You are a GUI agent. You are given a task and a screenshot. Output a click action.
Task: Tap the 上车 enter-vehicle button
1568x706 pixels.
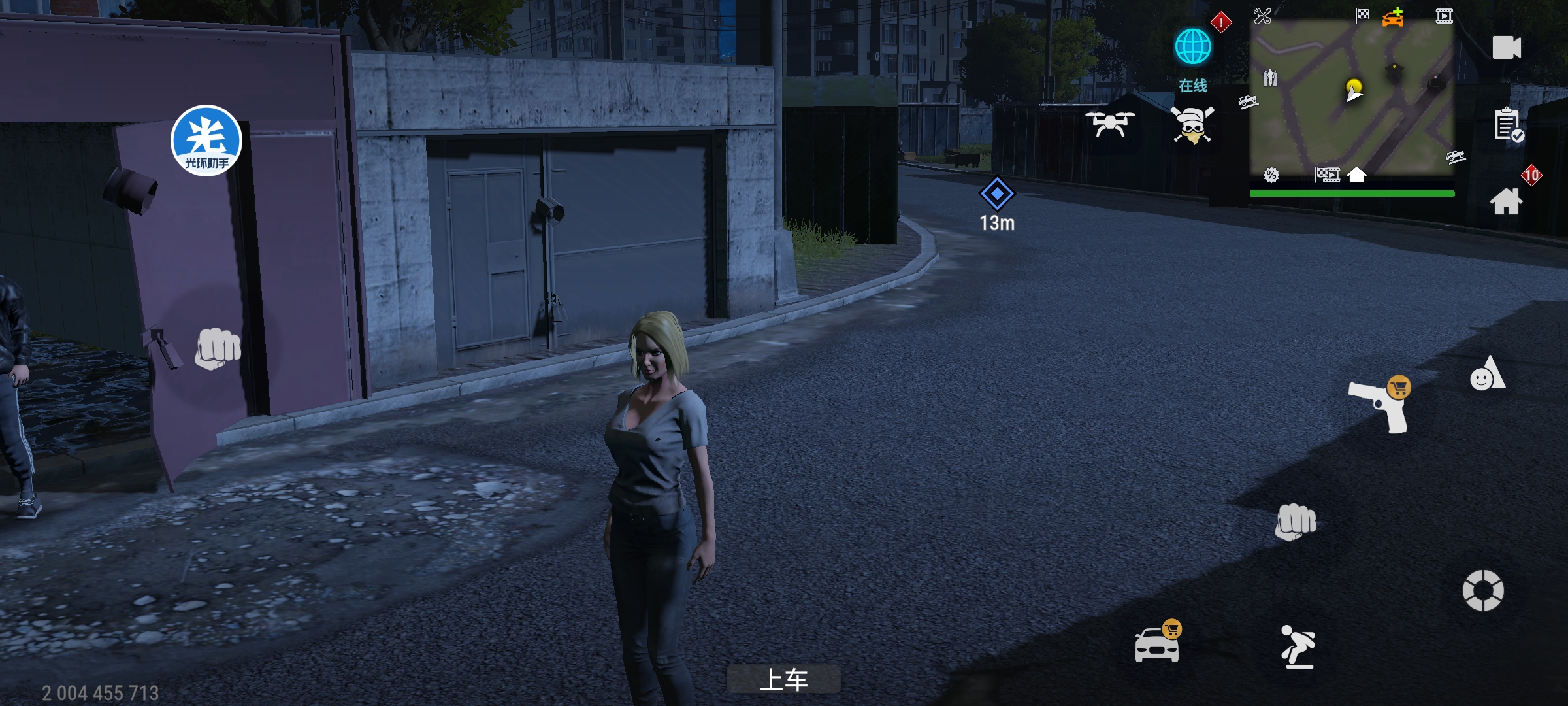783,680
